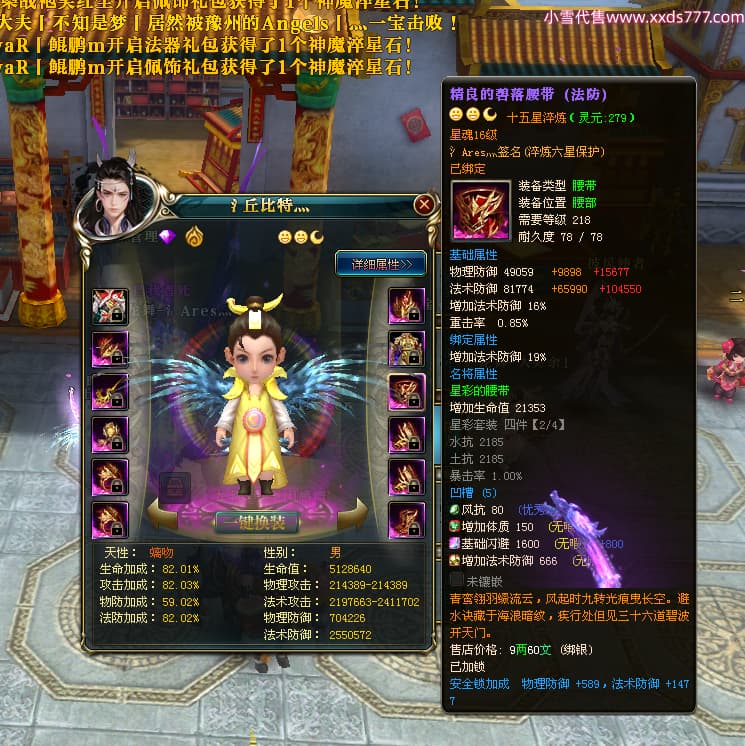Image resolution: width=745 pixels, height=746 pixels.
Task: Click the purple diamond icon under the portrait
Action: coord(167,236)
